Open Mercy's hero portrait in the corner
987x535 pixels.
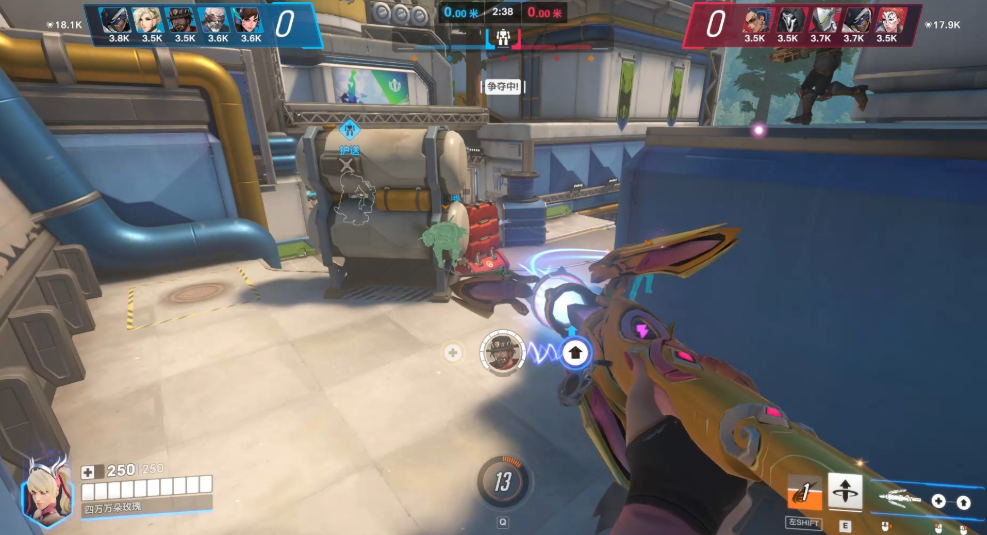(x=46, y=492)
